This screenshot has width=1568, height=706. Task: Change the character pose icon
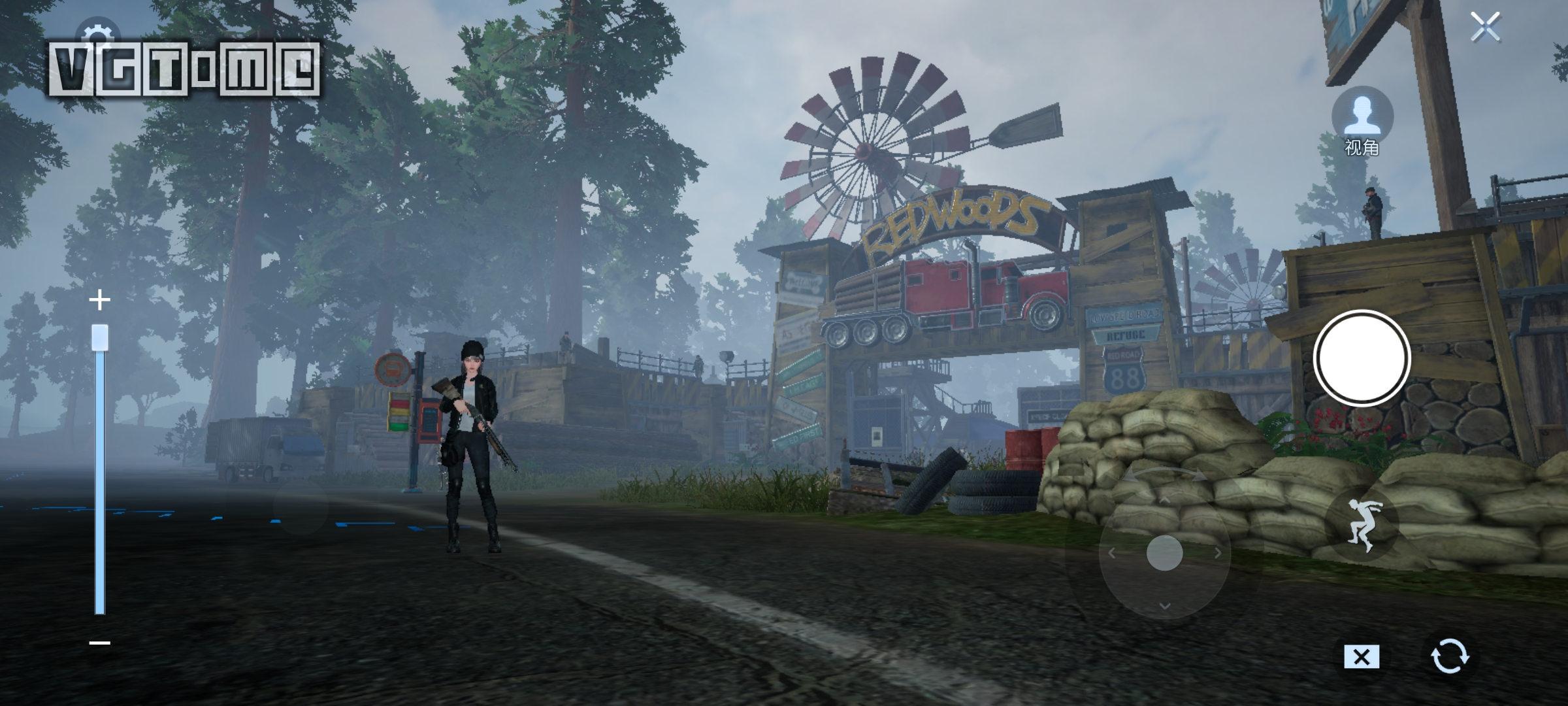[1362, 525]
